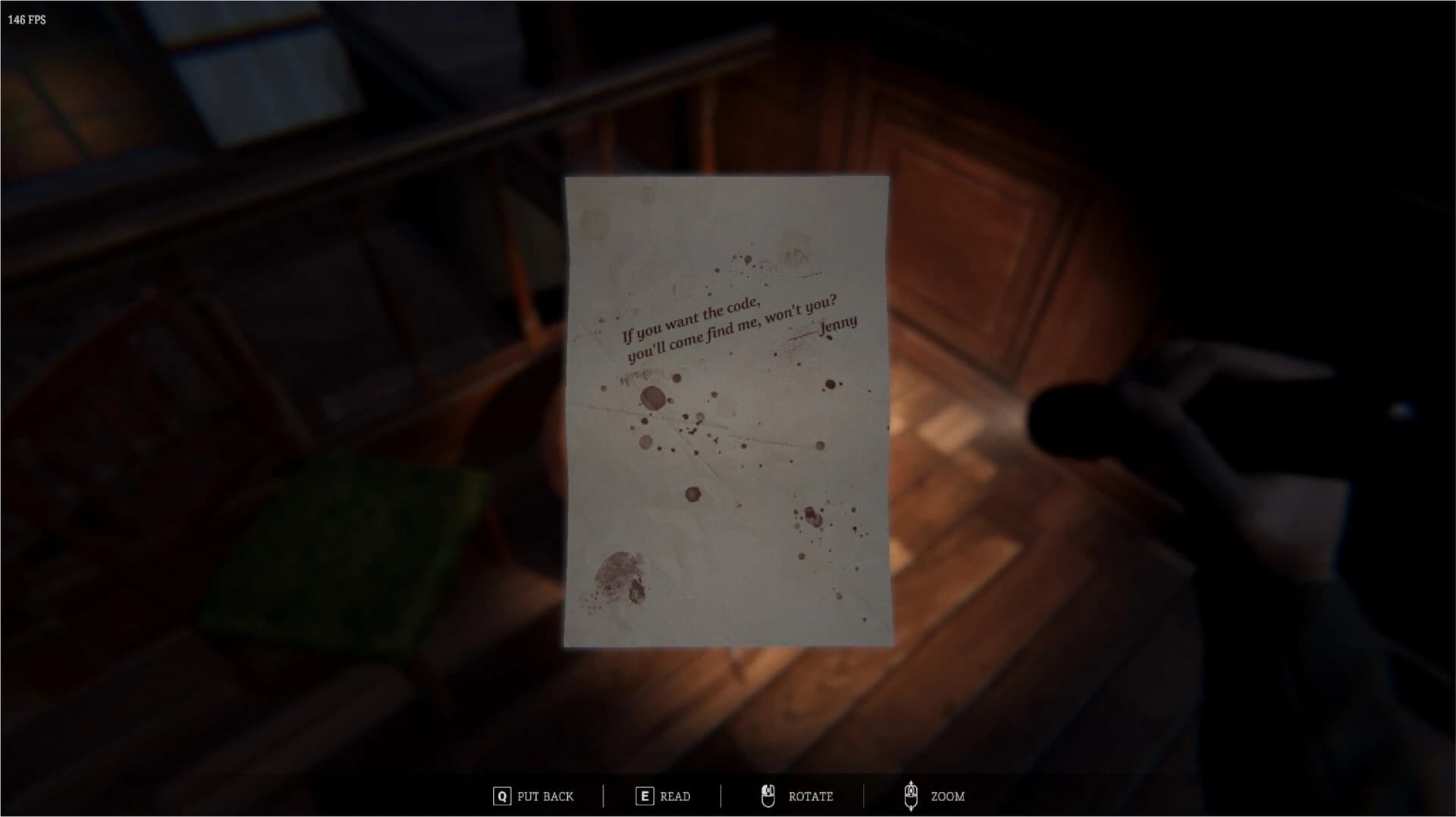Select the mouse icon beside Rotate
Screen dimensions: 1456x817
(768, 796)
